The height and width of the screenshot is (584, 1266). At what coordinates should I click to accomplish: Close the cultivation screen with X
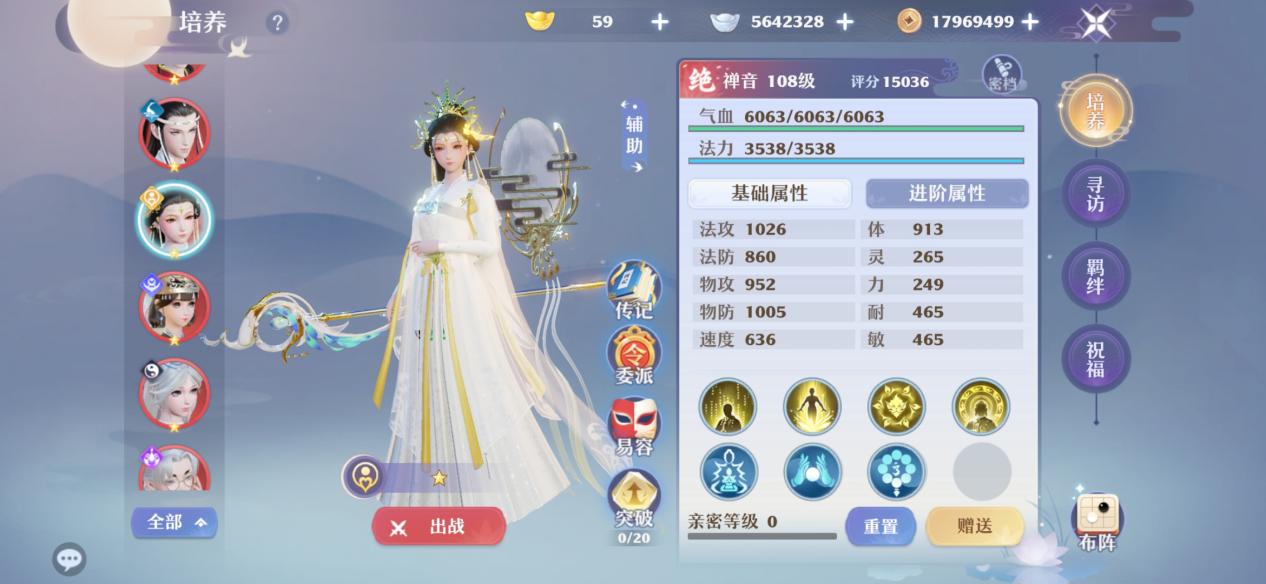[x=1096, y=22]
